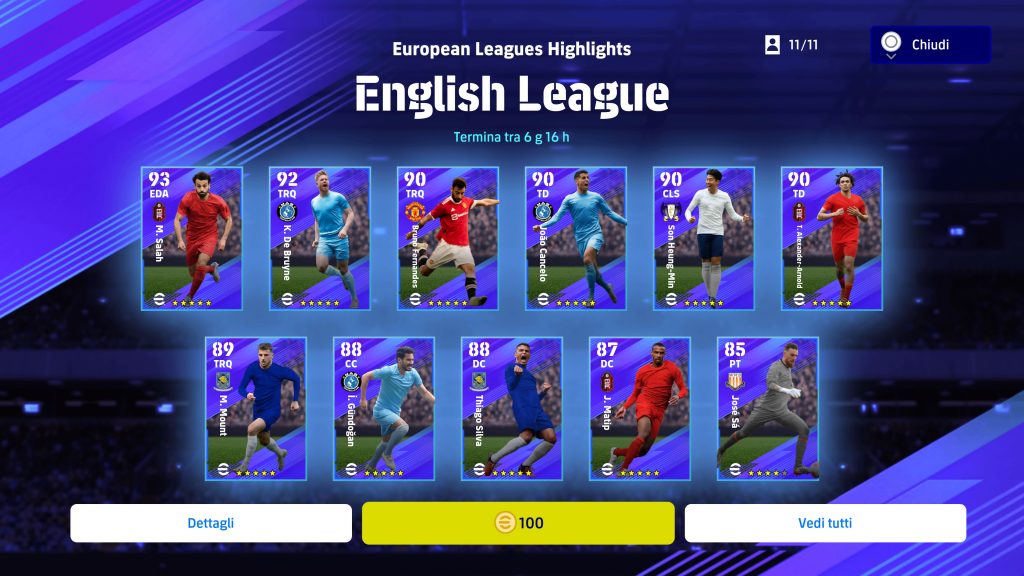Image resolution: width=1024 pixels, height=576 pixels.
Task: Buy the pack for 100 coins
Action: 518,523
